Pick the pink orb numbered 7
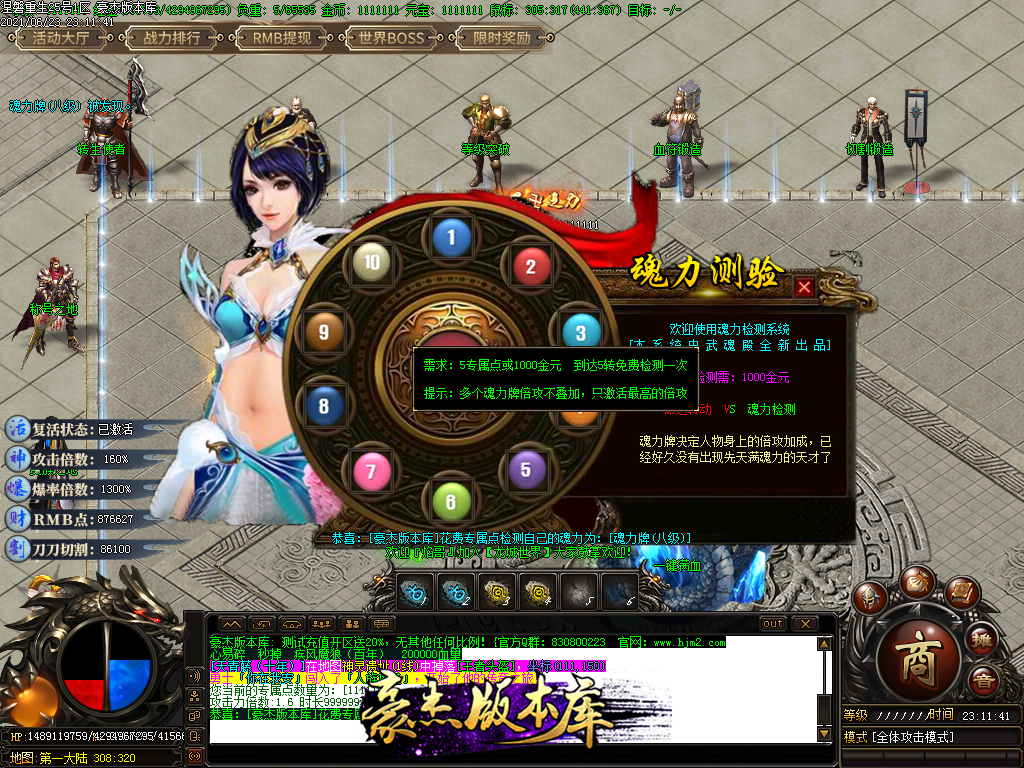The image size is (1024, 768). coord(371,469)
